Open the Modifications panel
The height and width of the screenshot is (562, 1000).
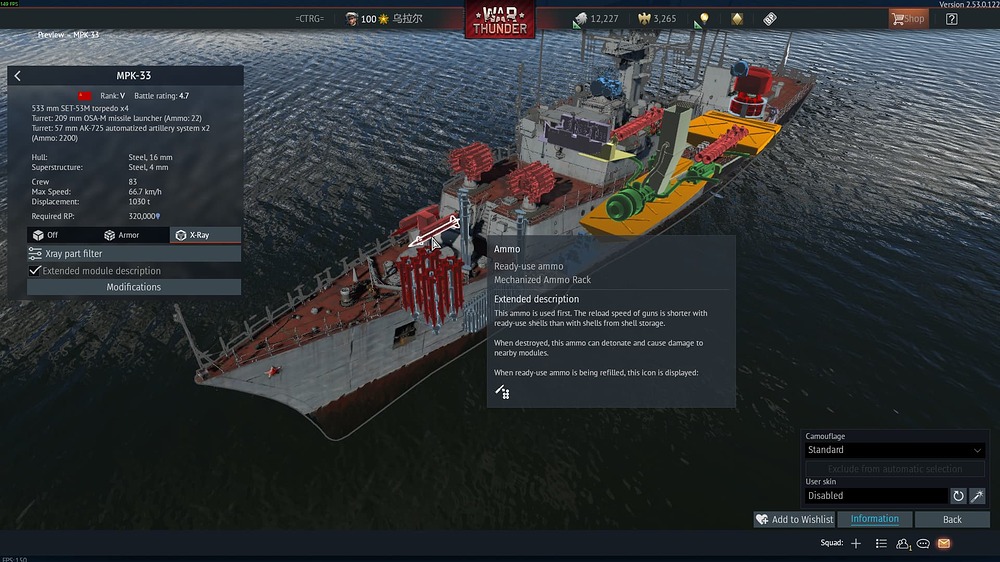coord(134,287)
